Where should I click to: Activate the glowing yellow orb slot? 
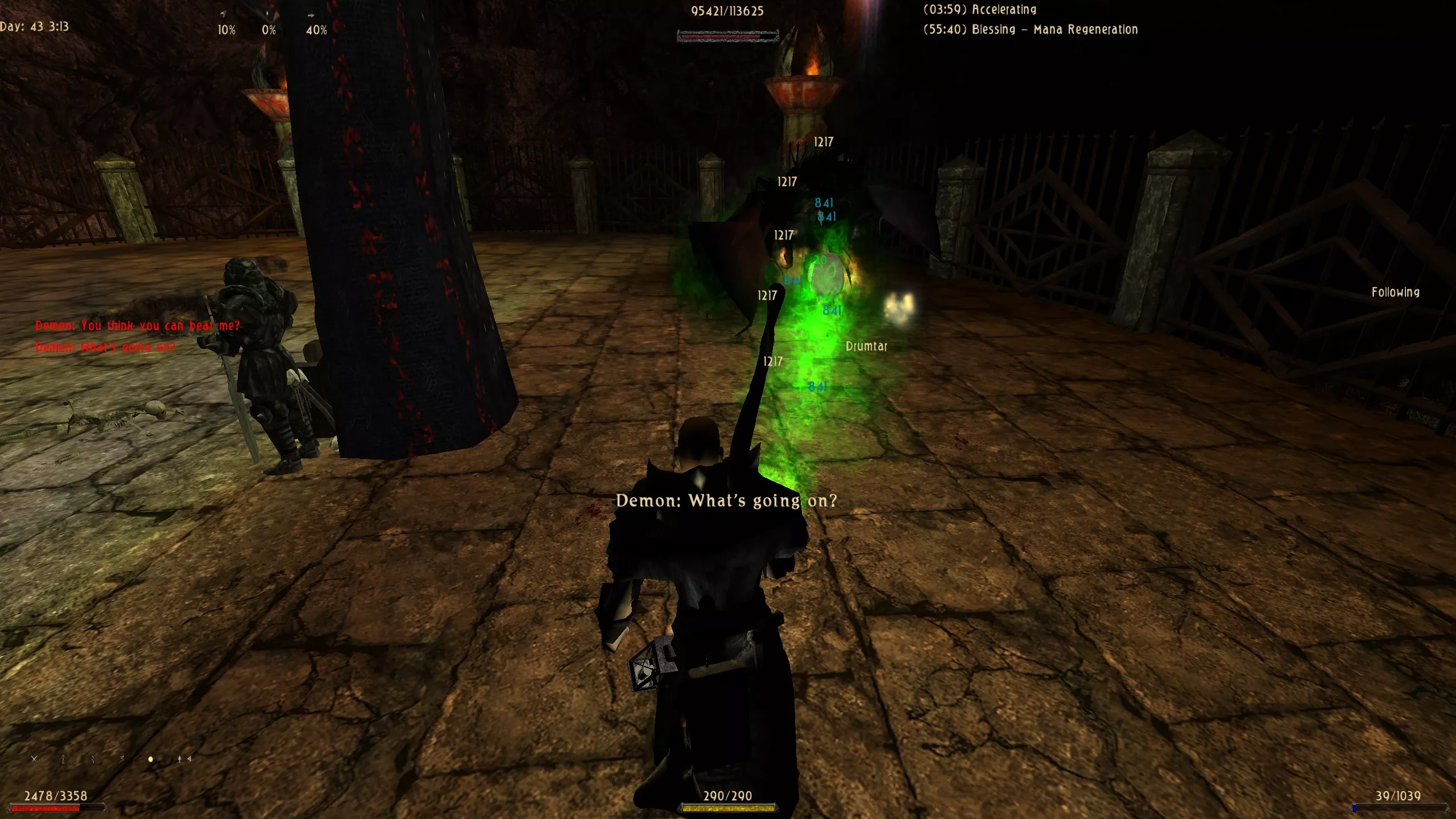(151, 759)
